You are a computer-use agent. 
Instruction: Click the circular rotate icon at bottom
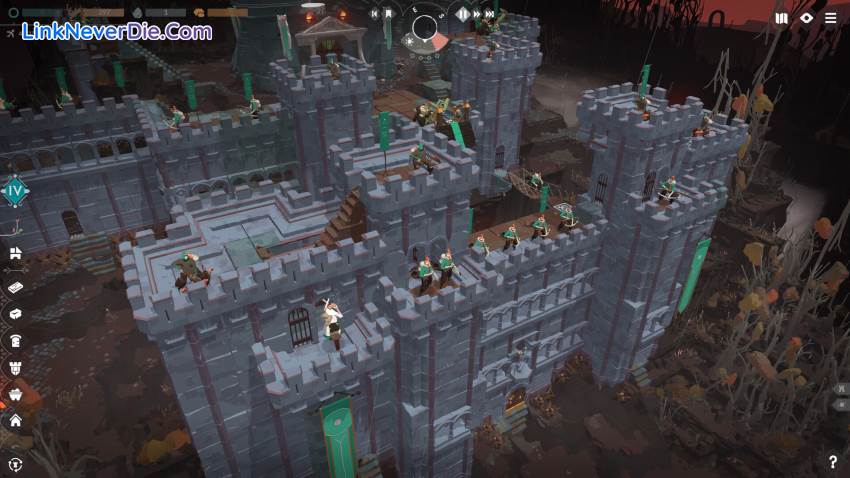click(x=16, y=463)
